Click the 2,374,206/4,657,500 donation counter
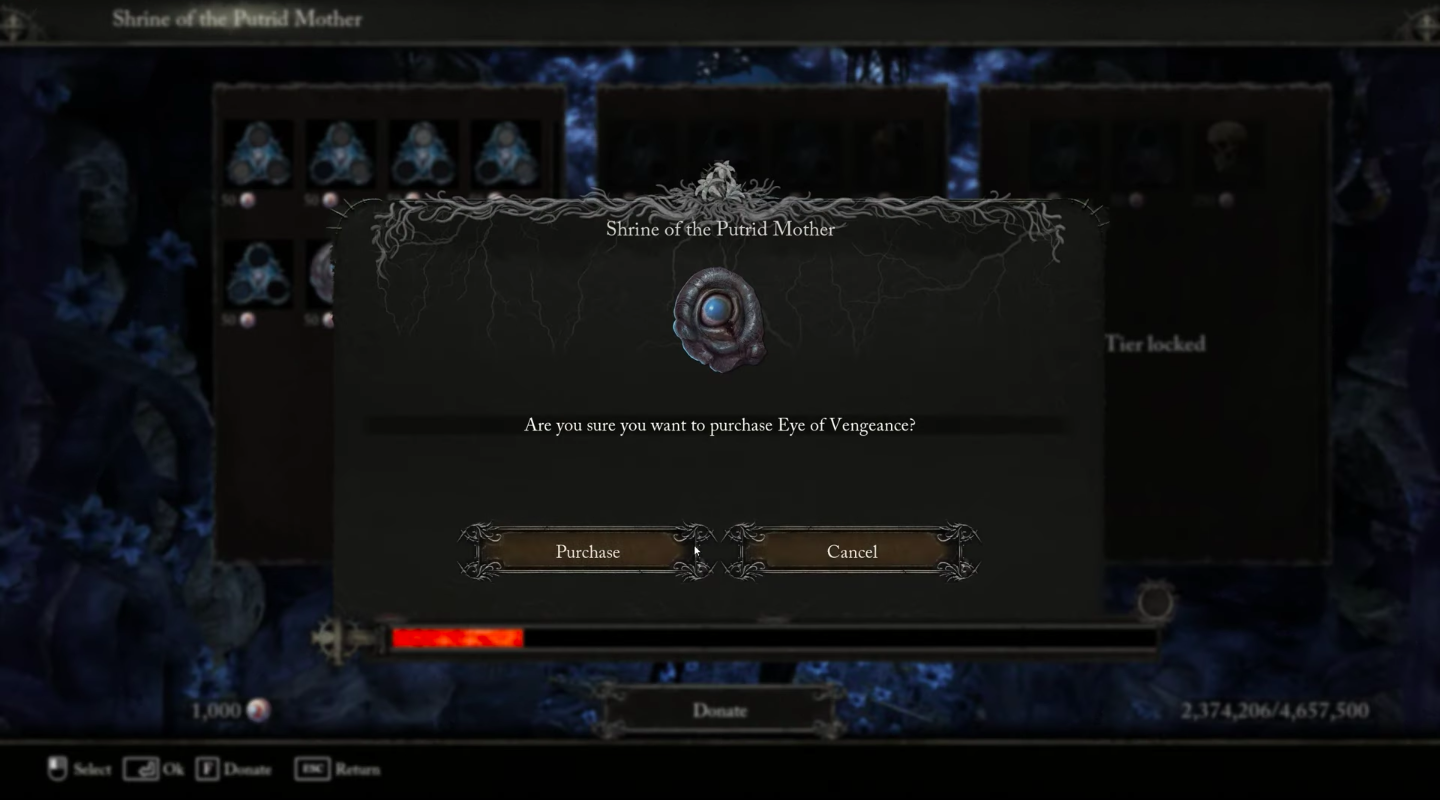 (x=1276, y=710)
